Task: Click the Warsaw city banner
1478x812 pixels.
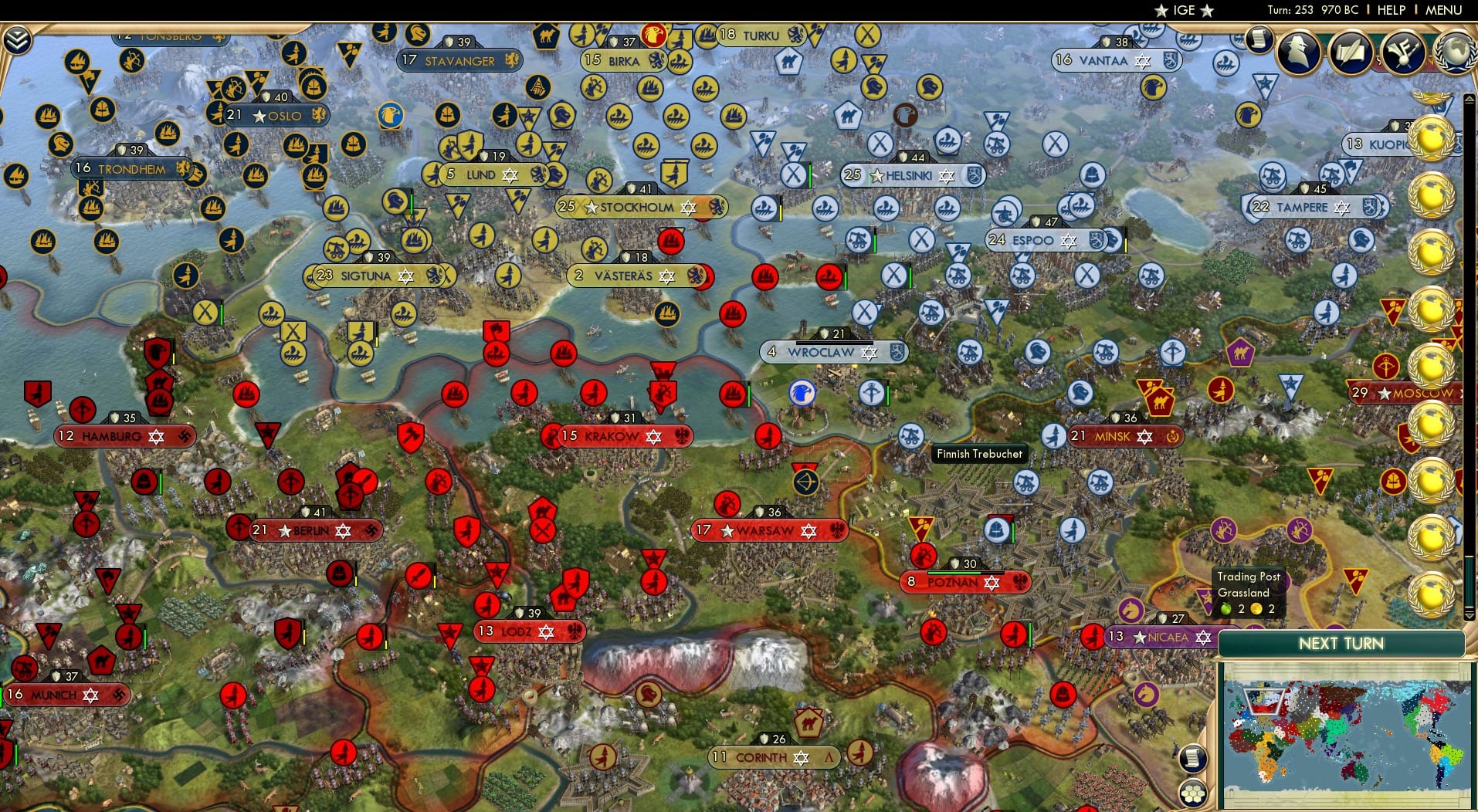Action: point(765,530)
